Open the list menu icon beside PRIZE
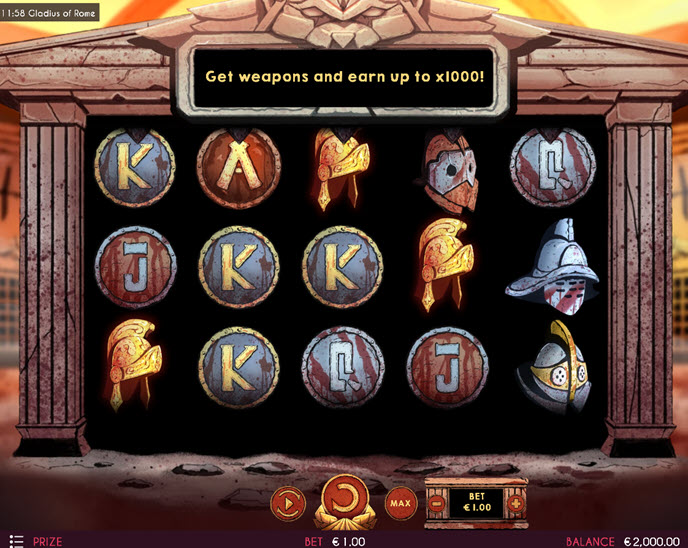This screenshot has width=688, height=548. pos(16,541)
